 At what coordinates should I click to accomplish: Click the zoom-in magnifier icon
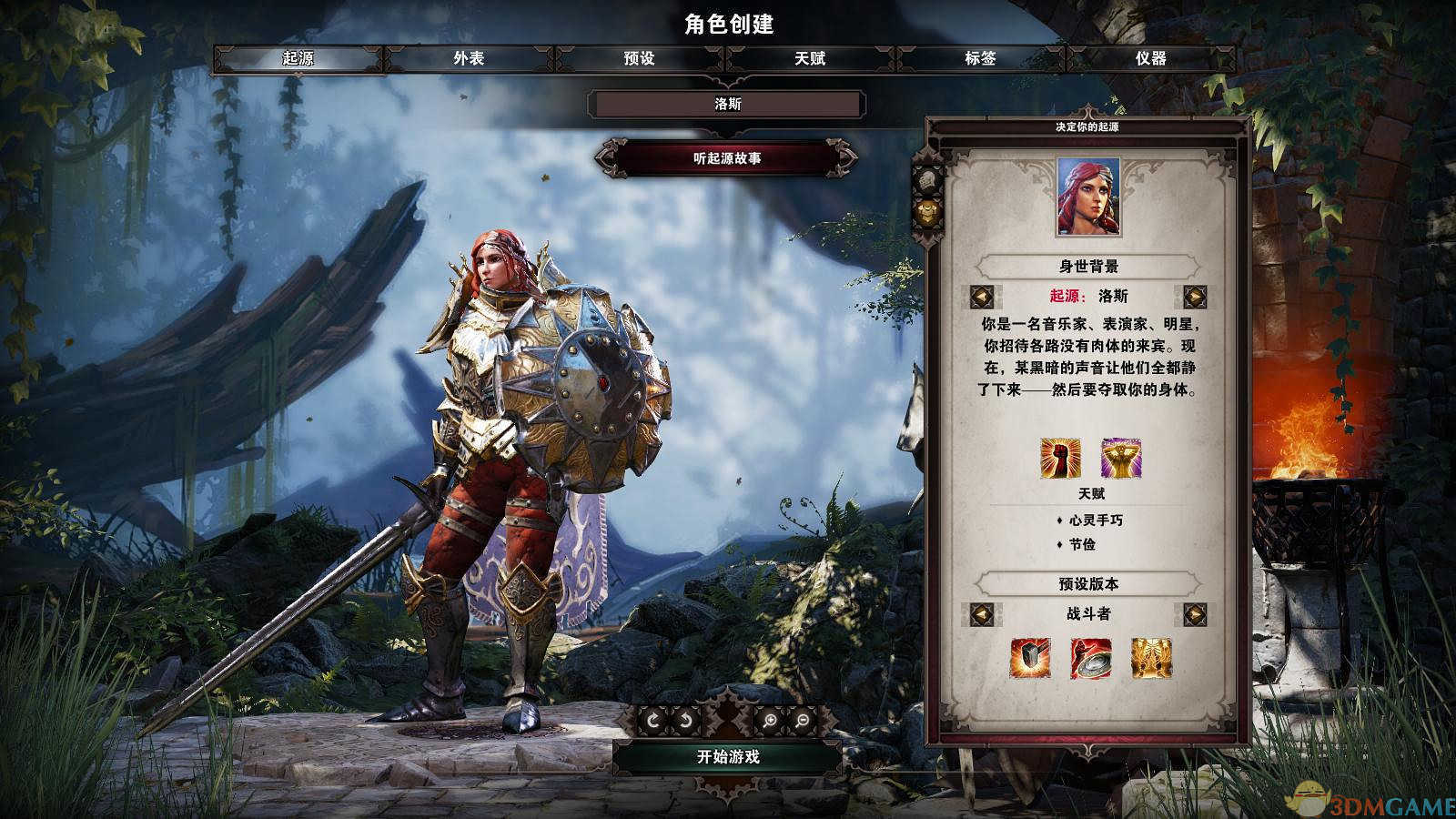click(771, 720)
